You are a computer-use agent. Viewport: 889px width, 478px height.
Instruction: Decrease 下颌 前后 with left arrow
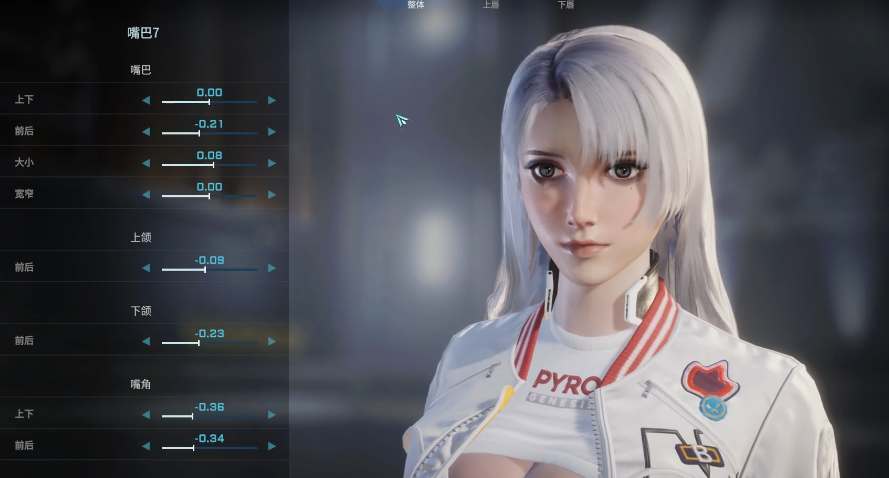pos(146,342)
